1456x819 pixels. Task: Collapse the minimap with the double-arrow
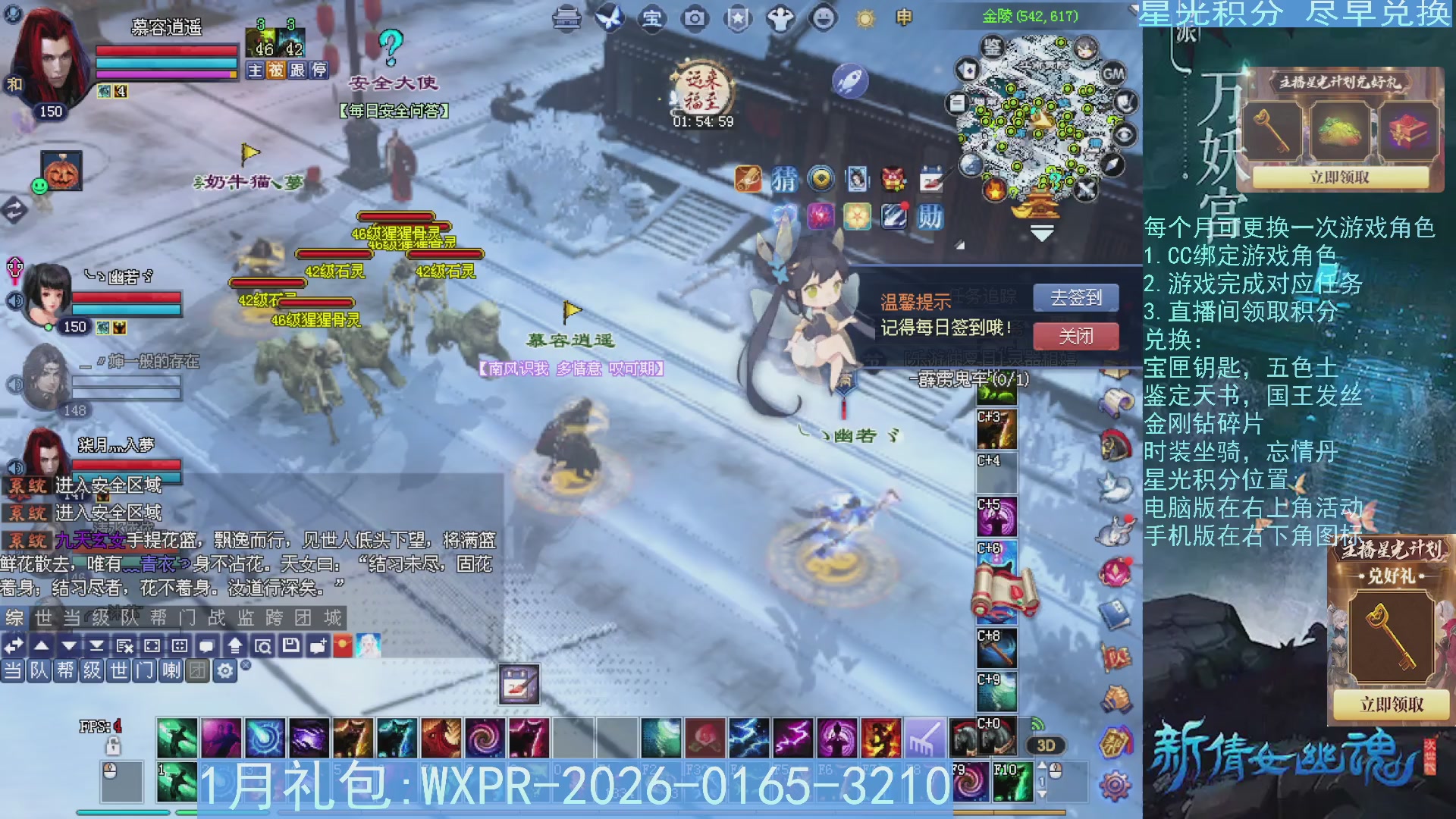(1042, 231)
